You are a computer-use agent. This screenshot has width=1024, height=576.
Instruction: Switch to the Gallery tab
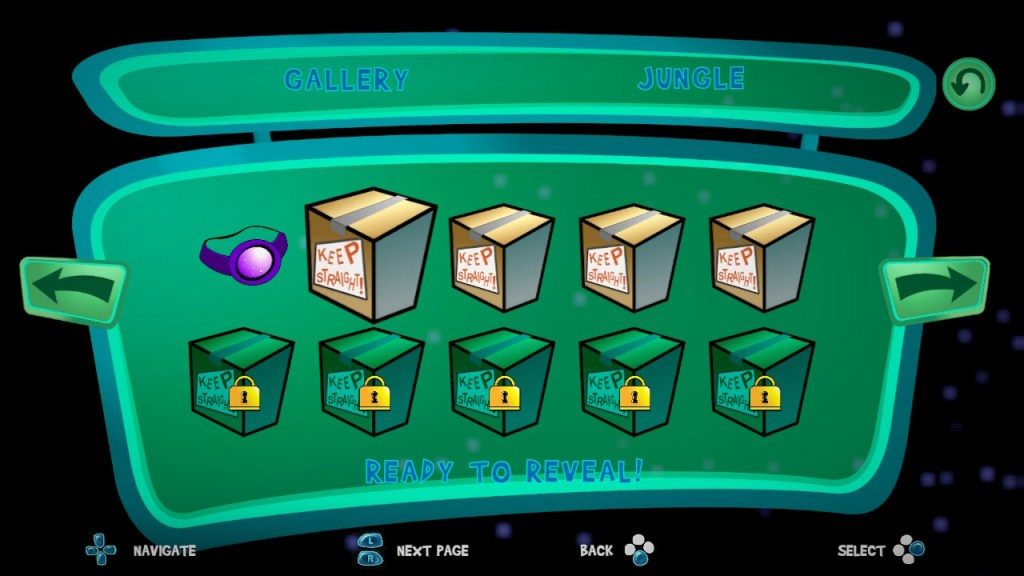pyautogui.click(x=346, y=80)
